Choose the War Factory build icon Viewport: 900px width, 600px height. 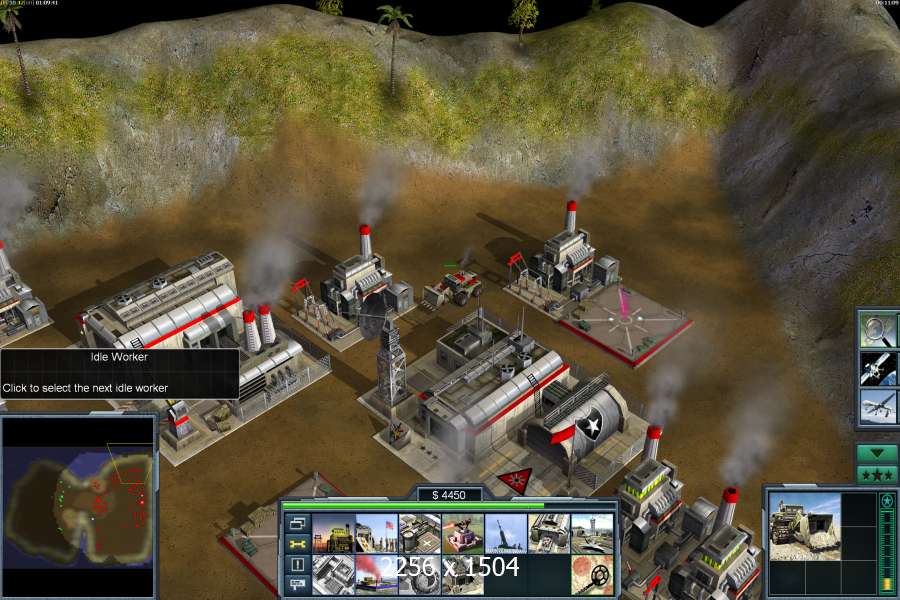click(x=548, y=533)
